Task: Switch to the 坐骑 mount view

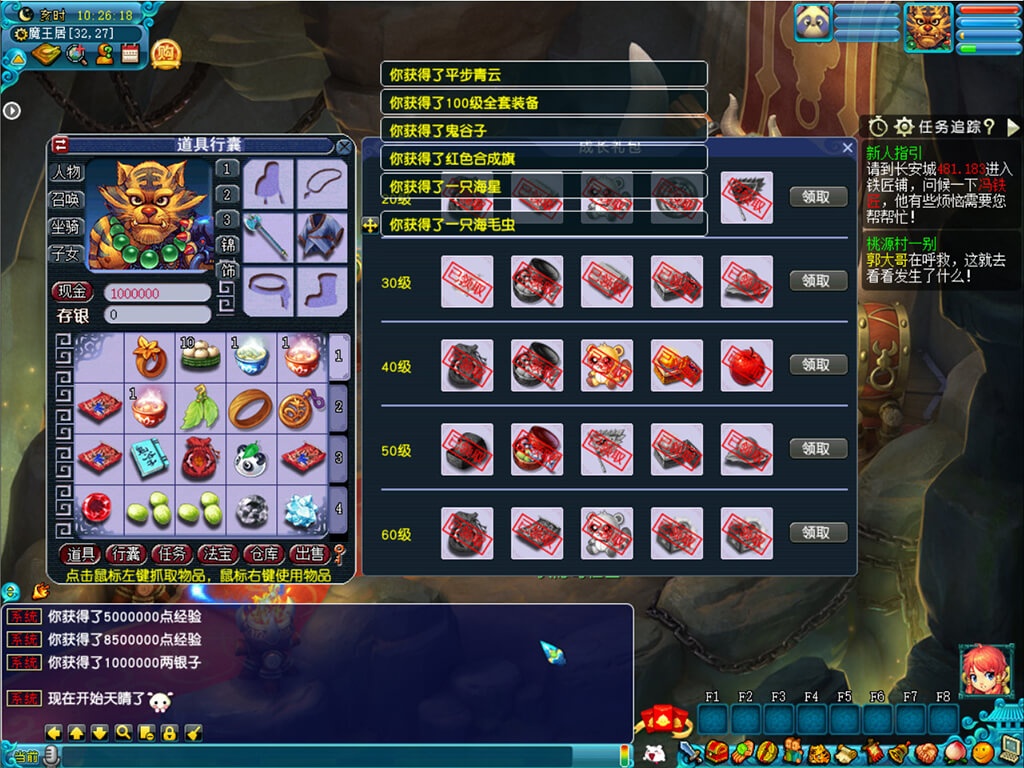Action: tap(66, 227)
